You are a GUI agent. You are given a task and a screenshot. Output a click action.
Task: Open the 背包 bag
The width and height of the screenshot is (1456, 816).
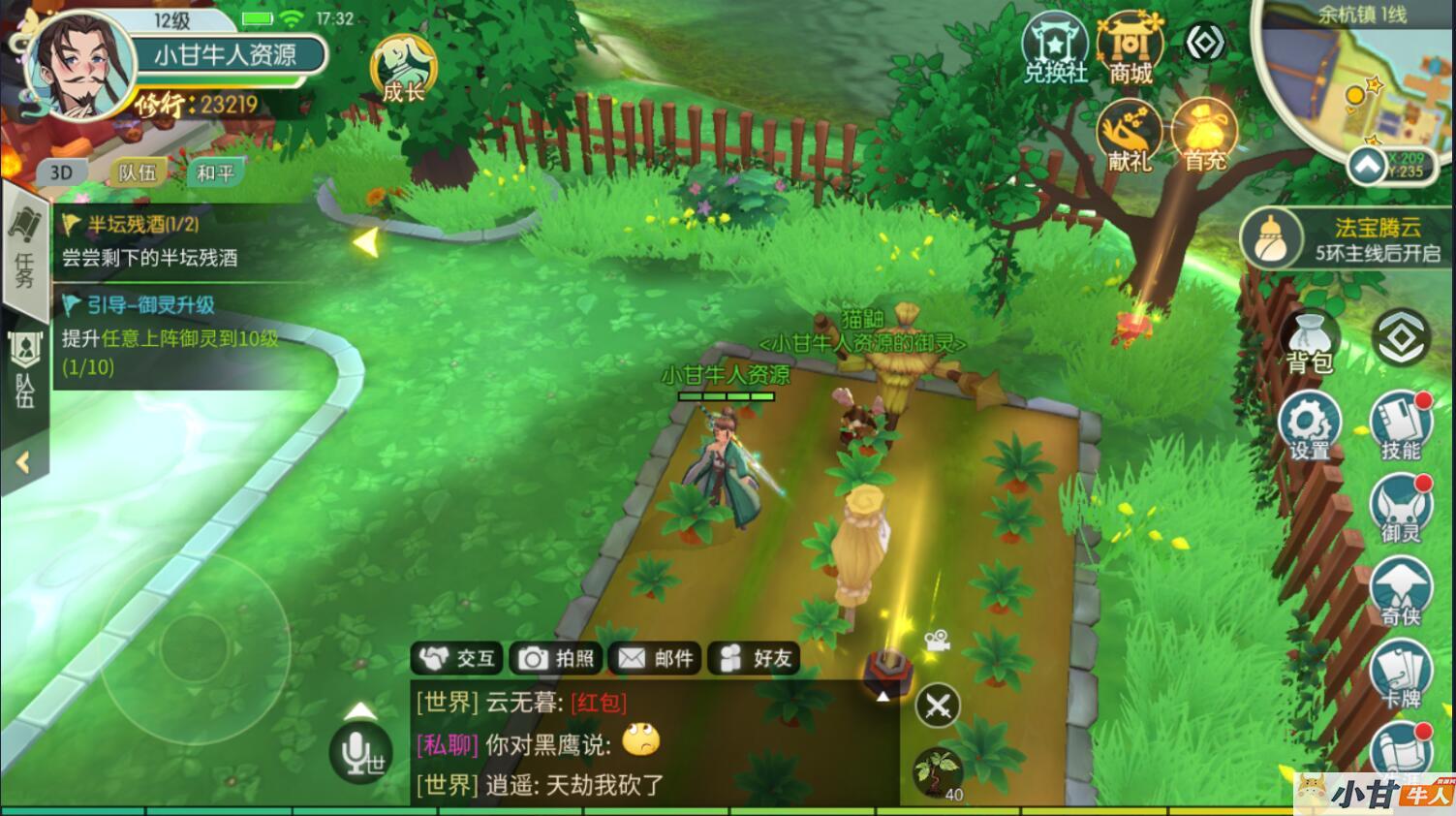(1309, 342)
